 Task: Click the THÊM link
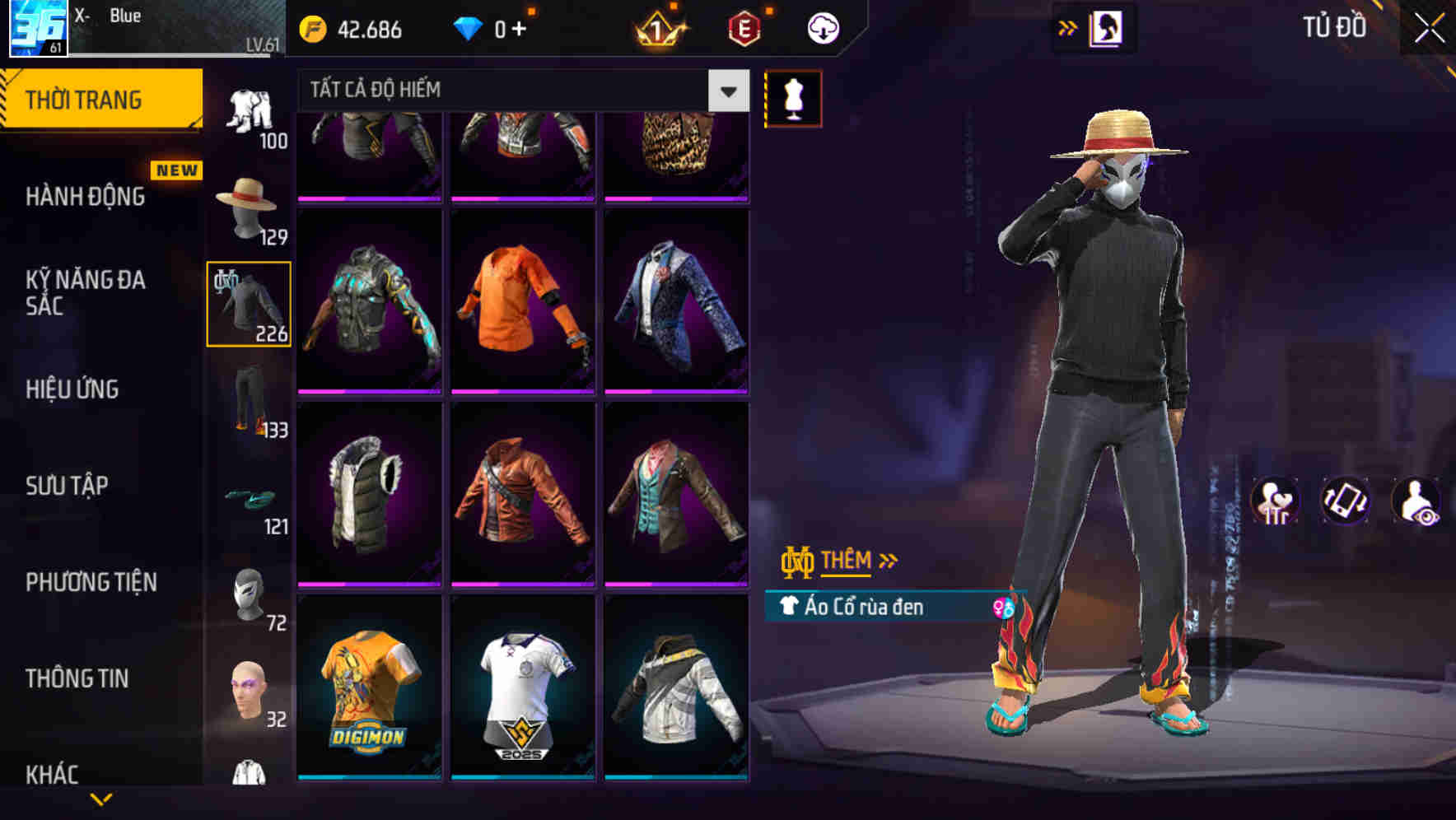848,561
